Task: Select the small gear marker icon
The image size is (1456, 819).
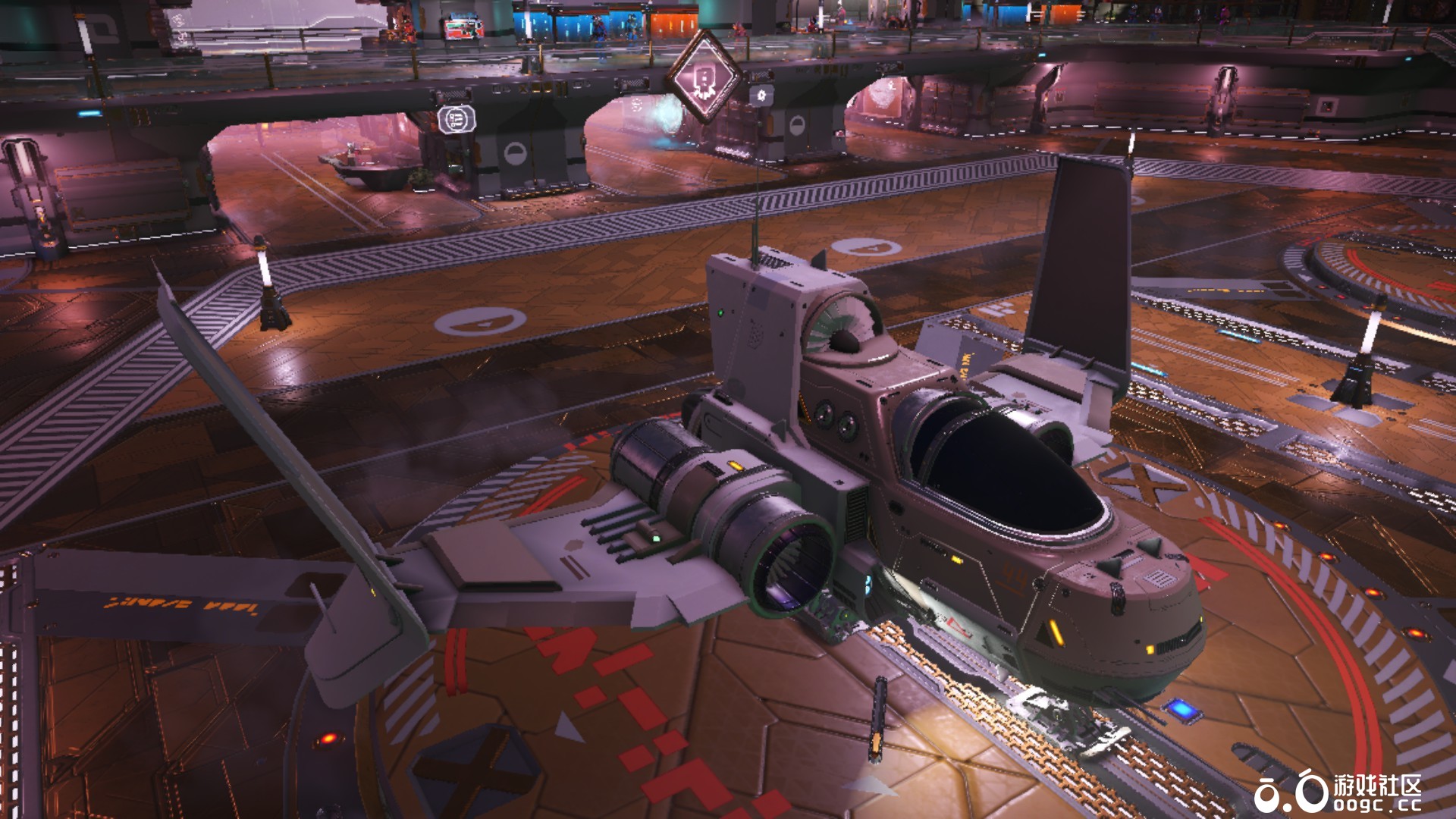Action: coord(761,96)
